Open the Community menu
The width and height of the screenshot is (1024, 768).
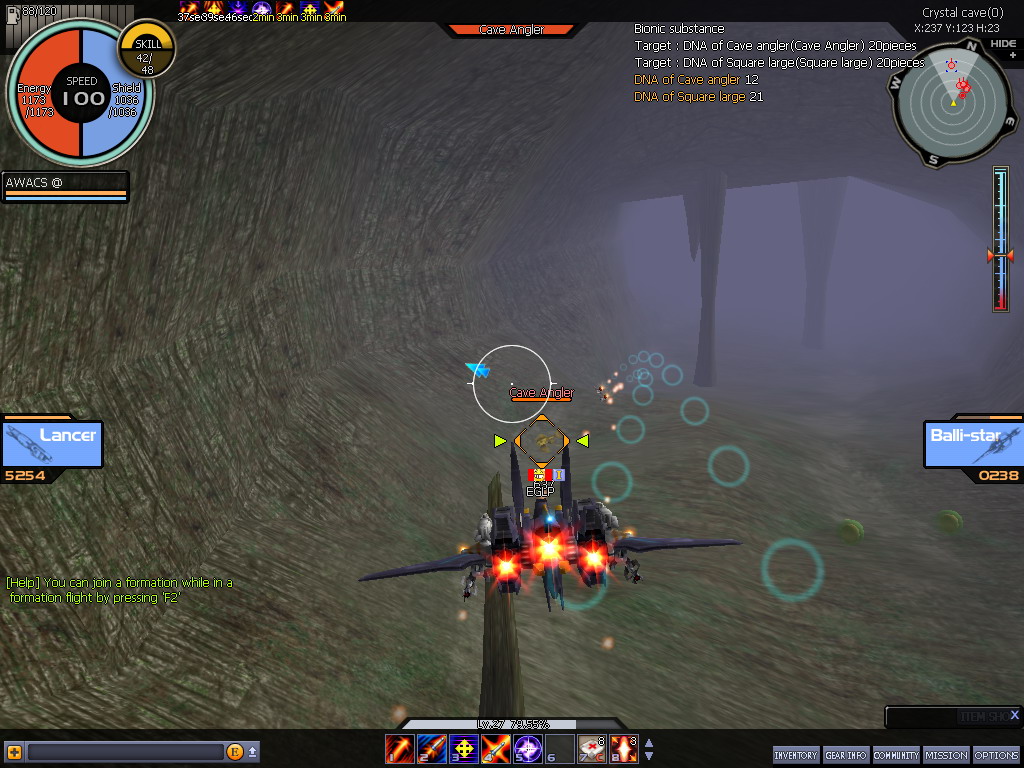(896, 755)
